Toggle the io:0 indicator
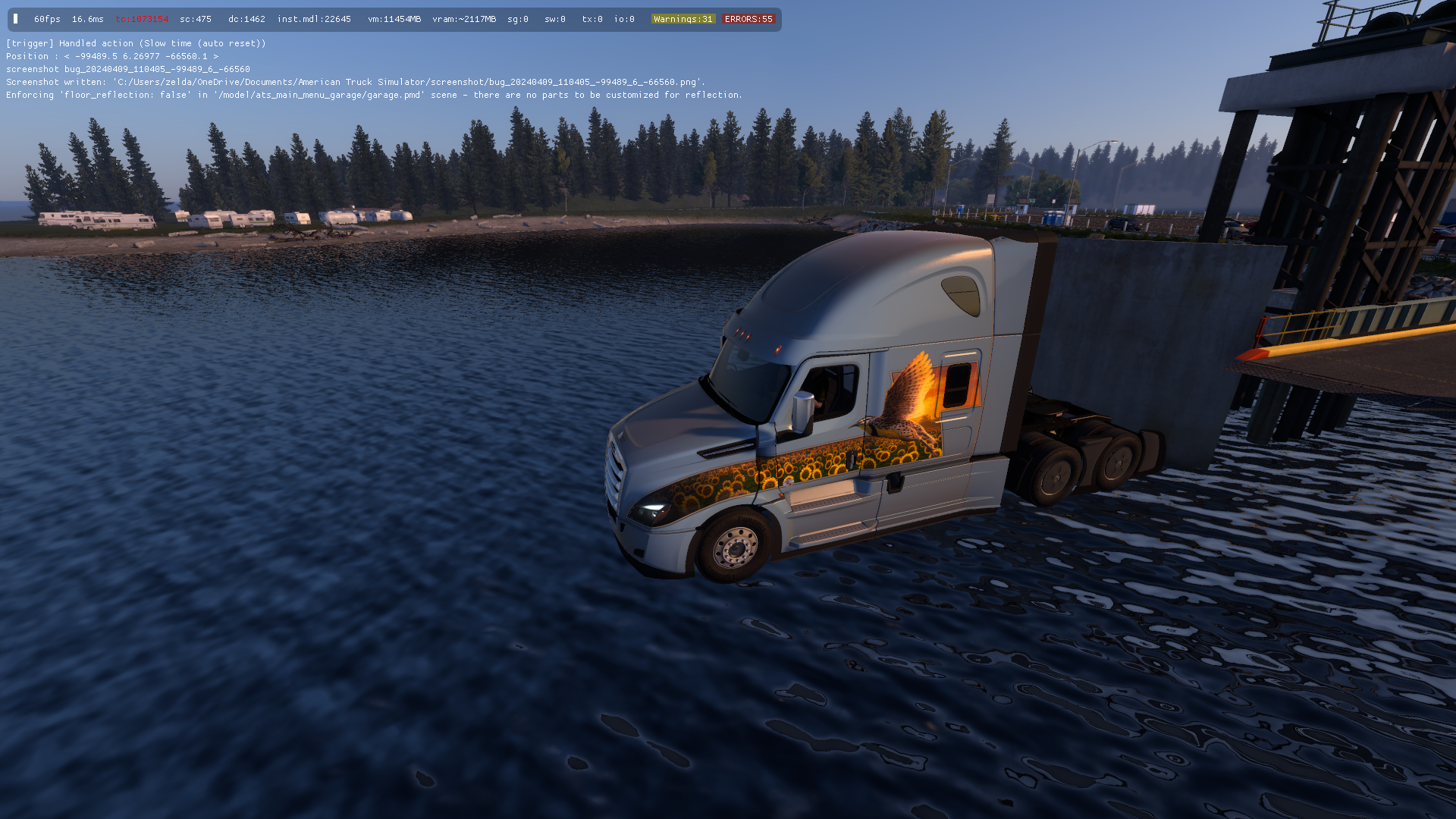Viewport: 1456px width, 819px height. click(x=623, y=19)
